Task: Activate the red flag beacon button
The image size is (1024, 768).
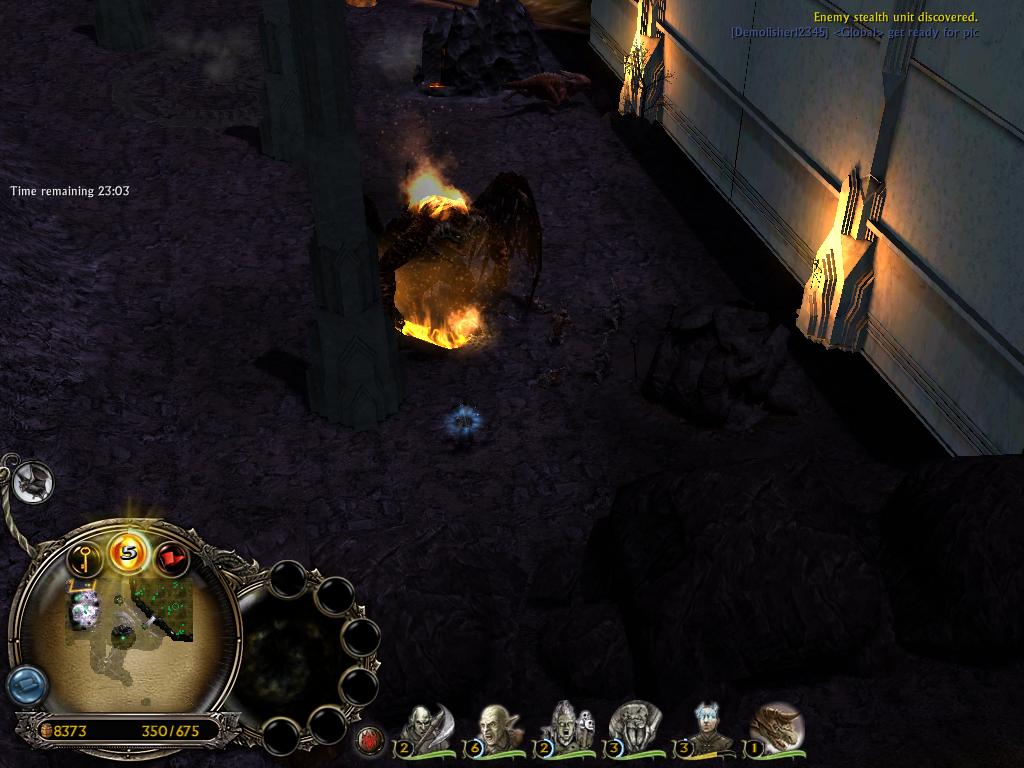Action: pyautogui.click(x=172, y=558)
